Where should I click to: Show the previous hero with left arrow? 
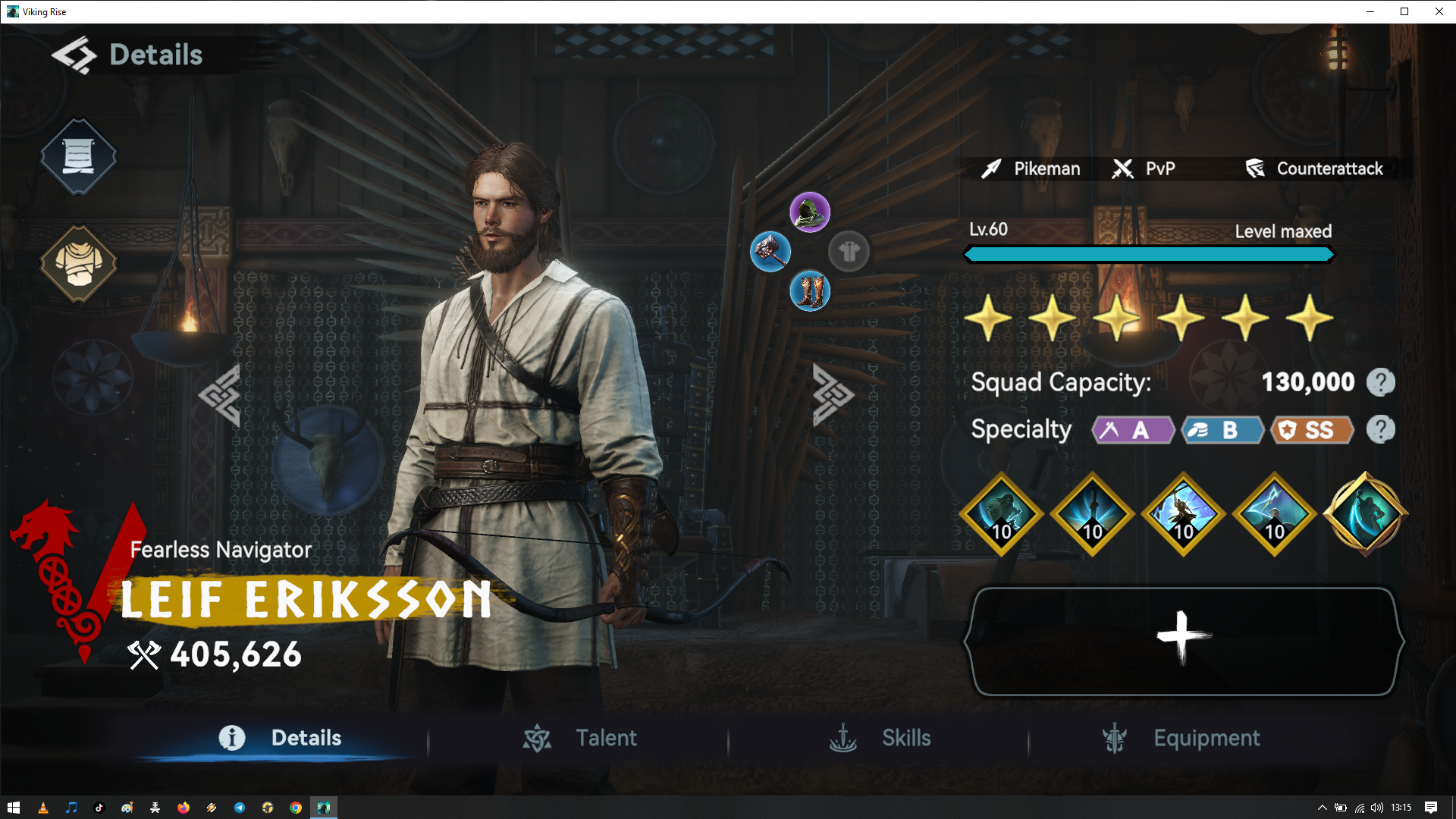[x=220, y=394]
